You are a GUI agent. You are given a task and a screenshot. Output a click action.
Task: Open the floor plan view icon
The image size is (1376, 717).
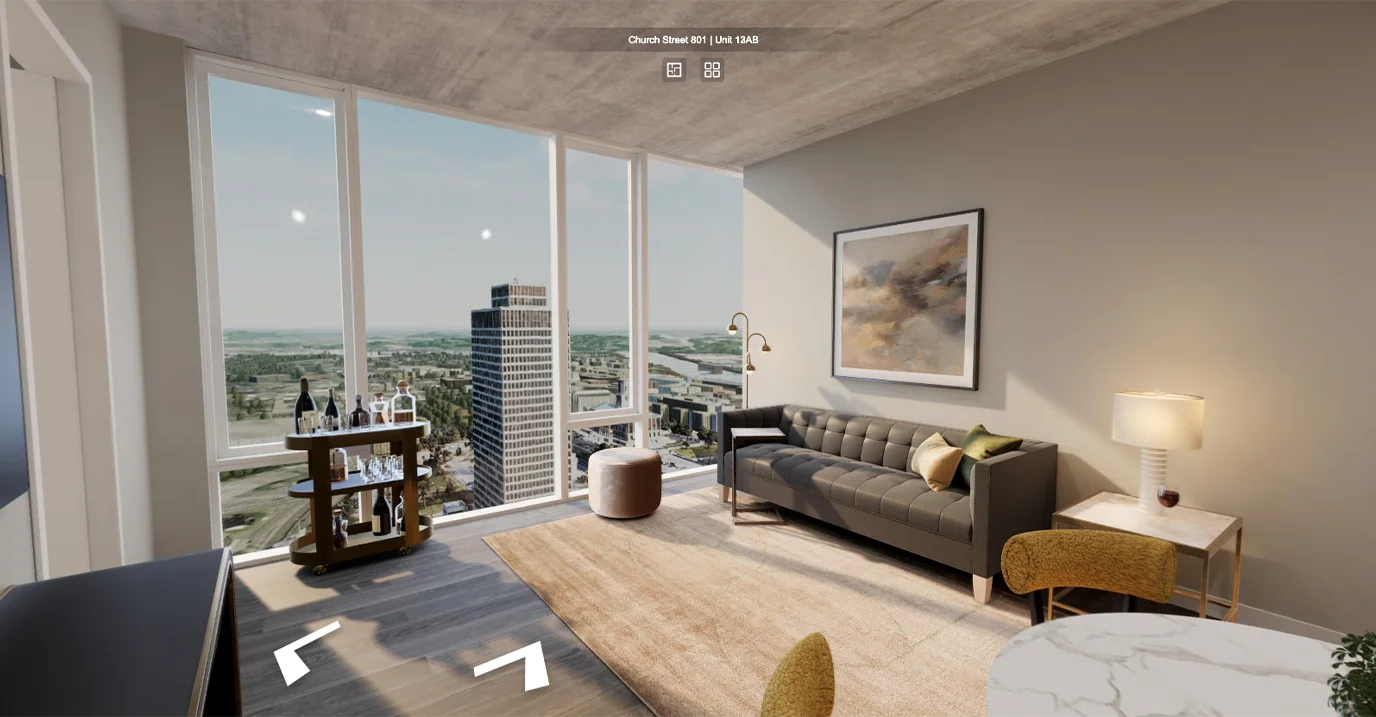(x=674, y=70)
